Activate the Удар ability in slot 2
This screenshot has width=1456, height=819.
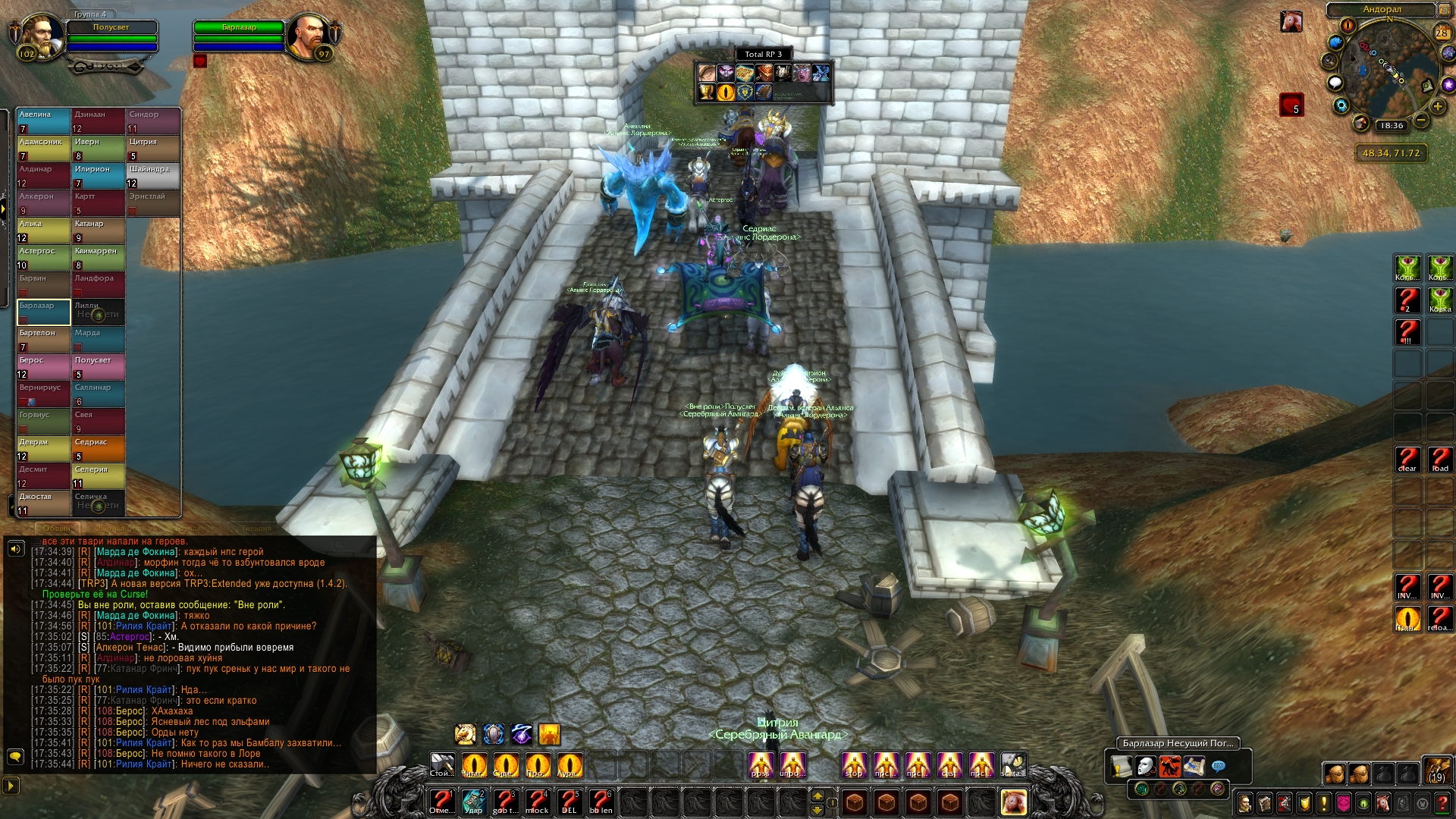pos(473,802)
